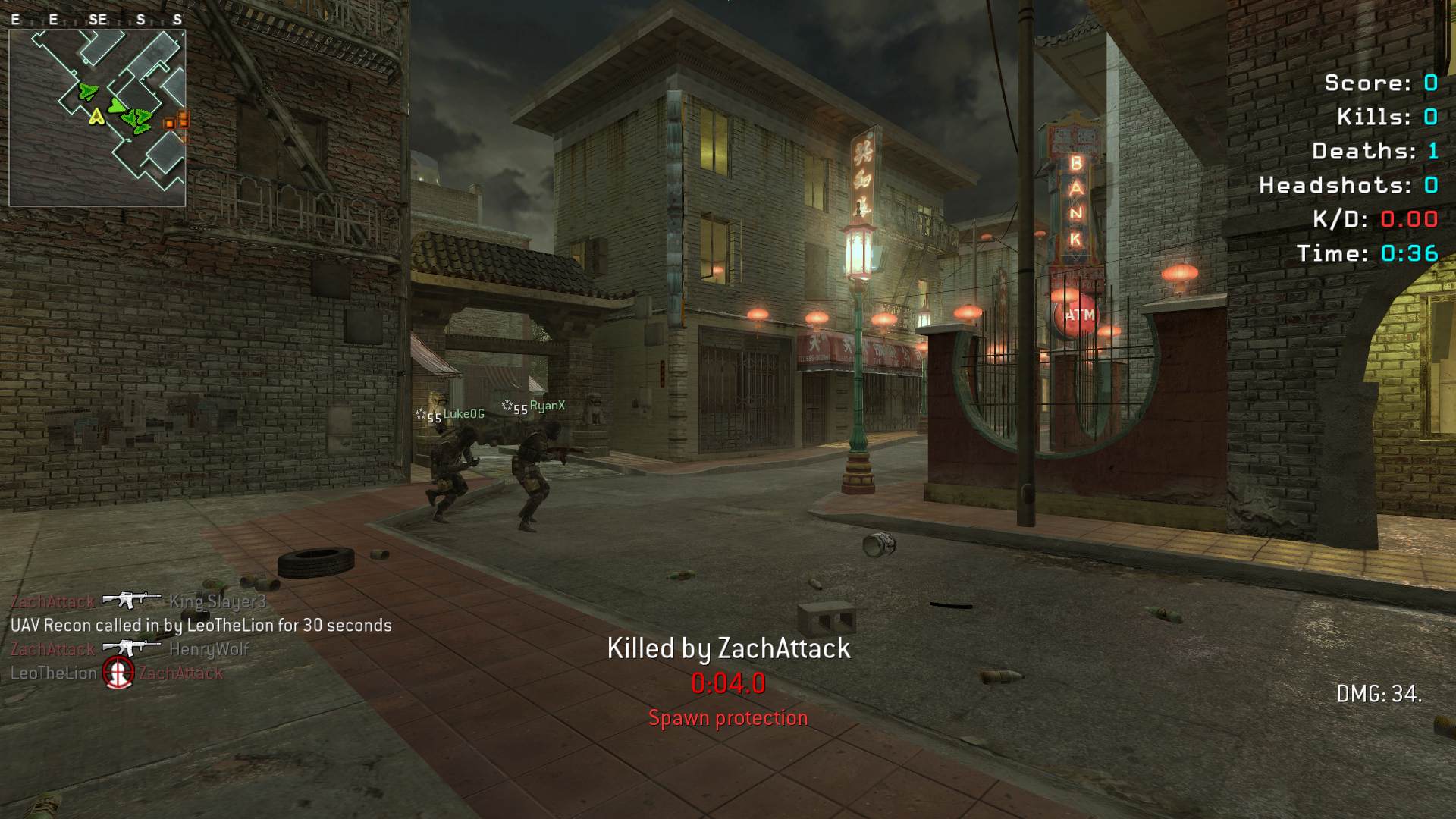
Task: Select the HenryWolf kill feed entry
Action: tap(130, 649)
